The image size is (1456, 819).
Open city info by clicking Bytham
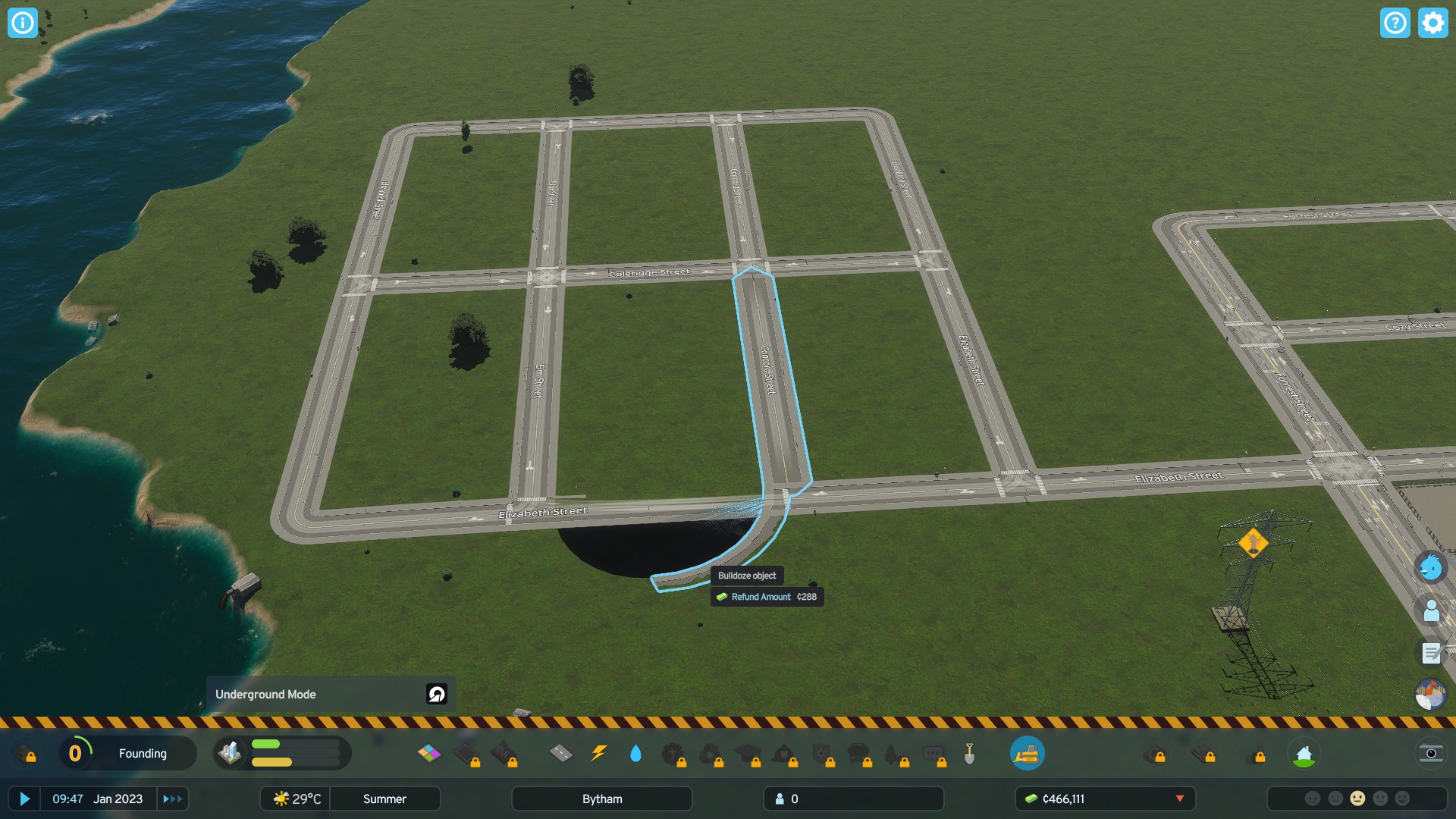[601, 799]
